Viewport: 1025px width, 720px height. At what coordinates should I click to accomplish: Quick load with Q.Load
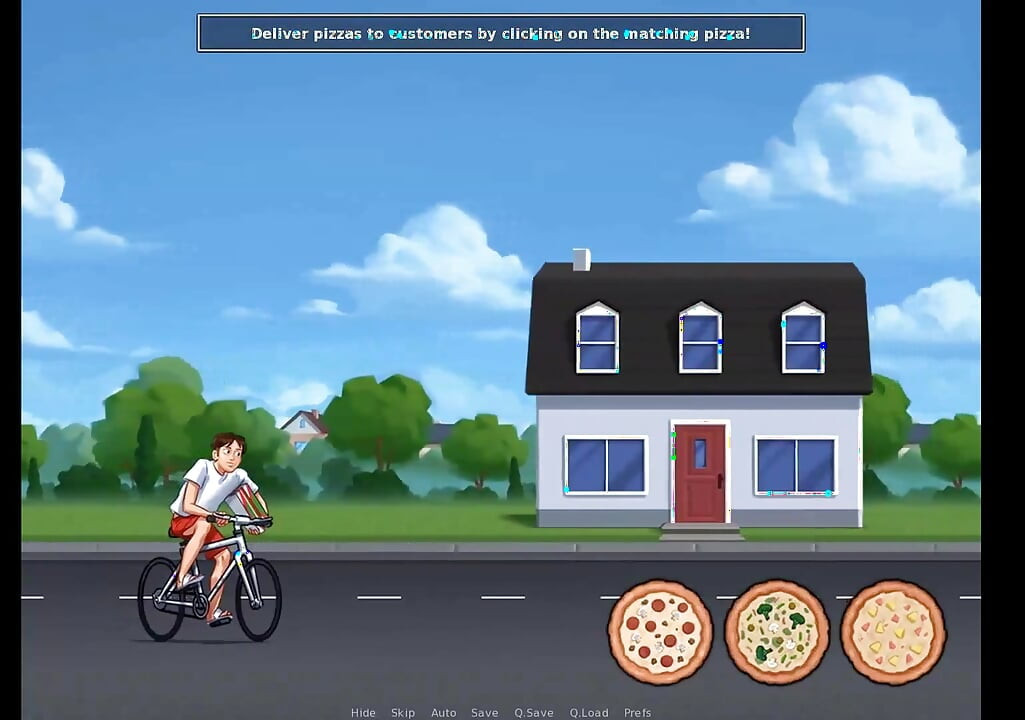[x=589, y=713]
